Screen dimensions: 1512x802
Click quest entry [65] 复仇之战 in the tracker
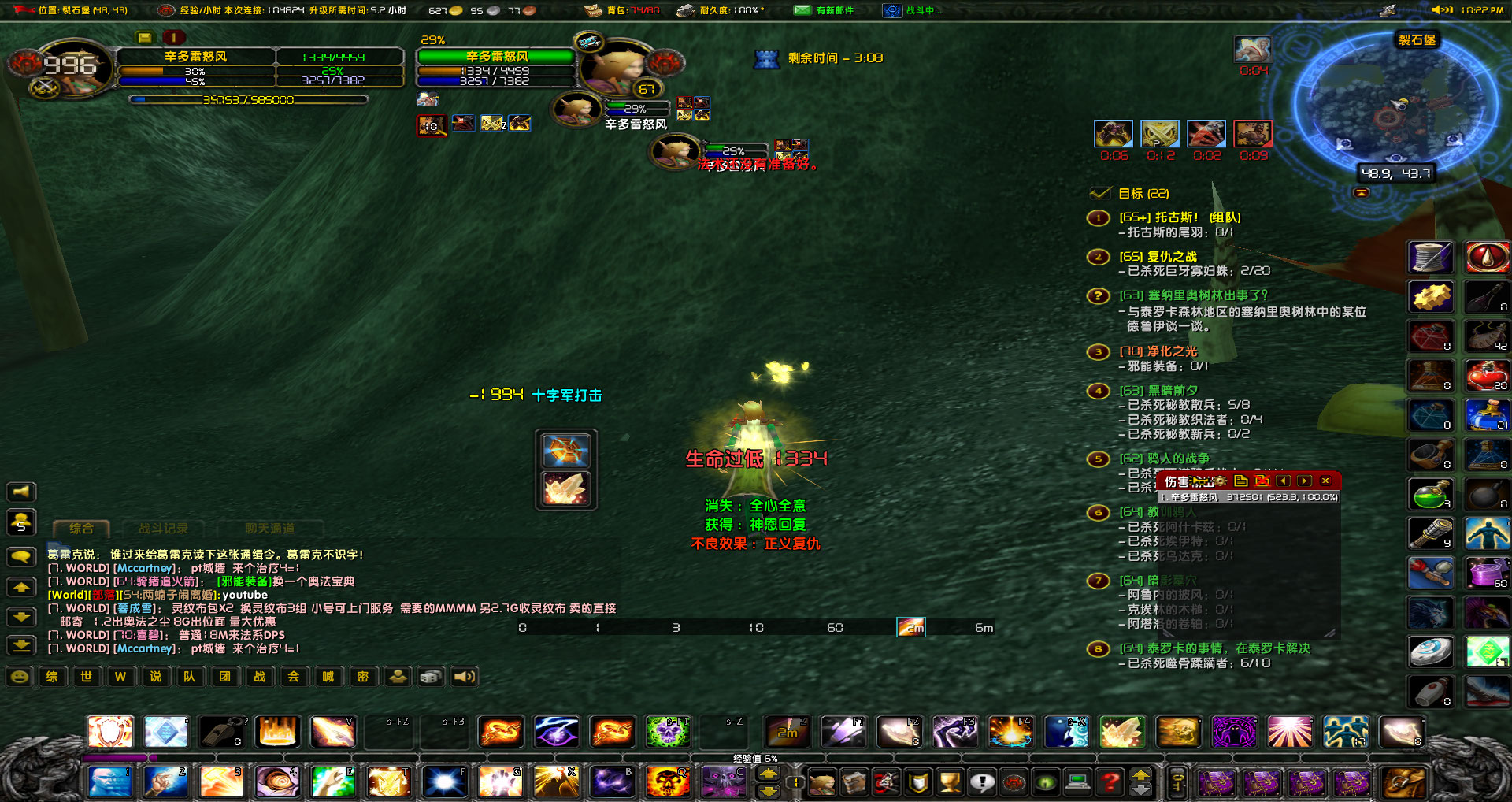[x=1159, y=257]
